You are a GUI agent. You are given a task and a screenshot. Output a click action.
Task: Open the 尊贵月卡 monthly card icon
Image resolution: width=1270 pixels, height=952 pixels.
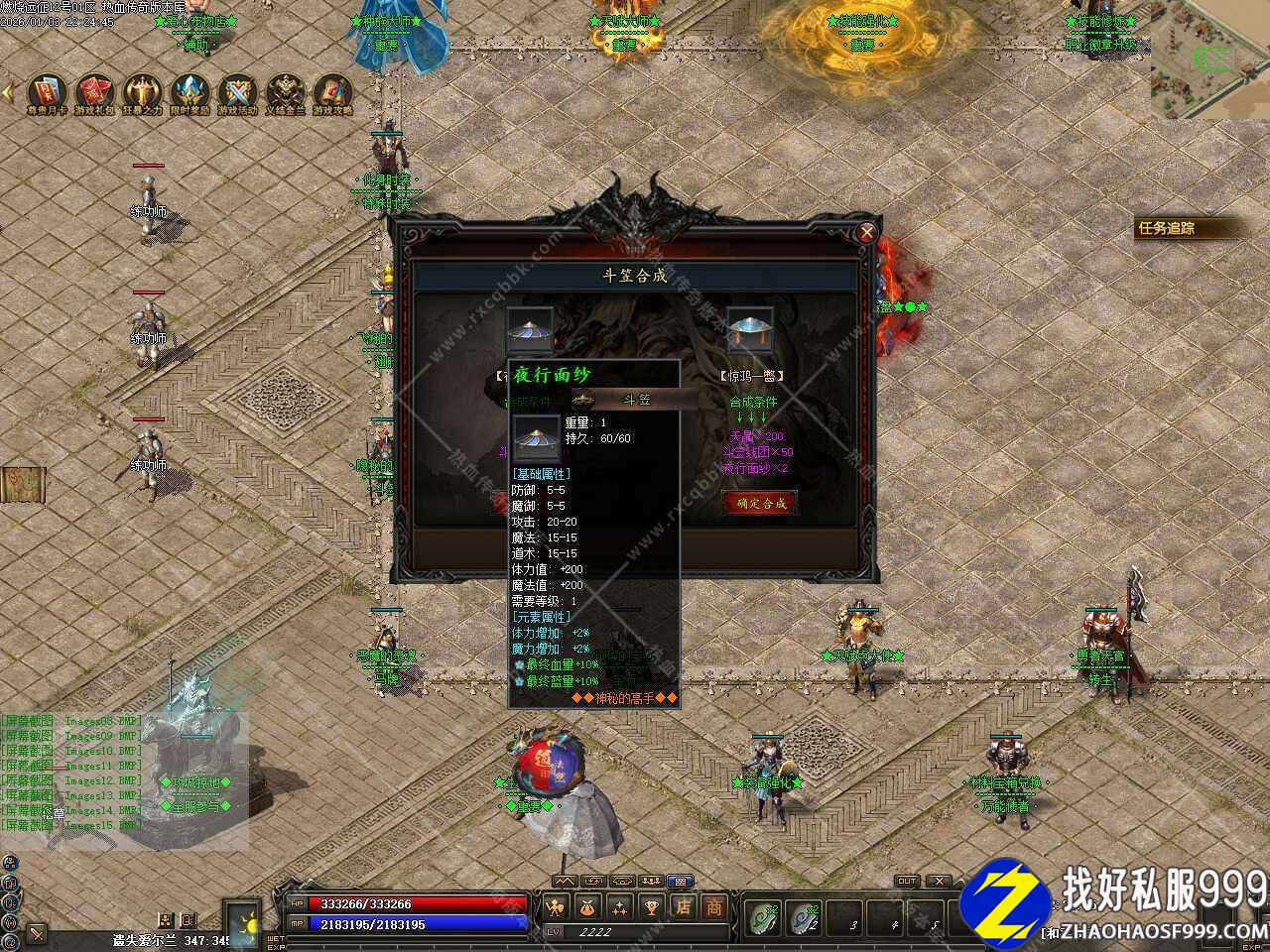[47, 91]
